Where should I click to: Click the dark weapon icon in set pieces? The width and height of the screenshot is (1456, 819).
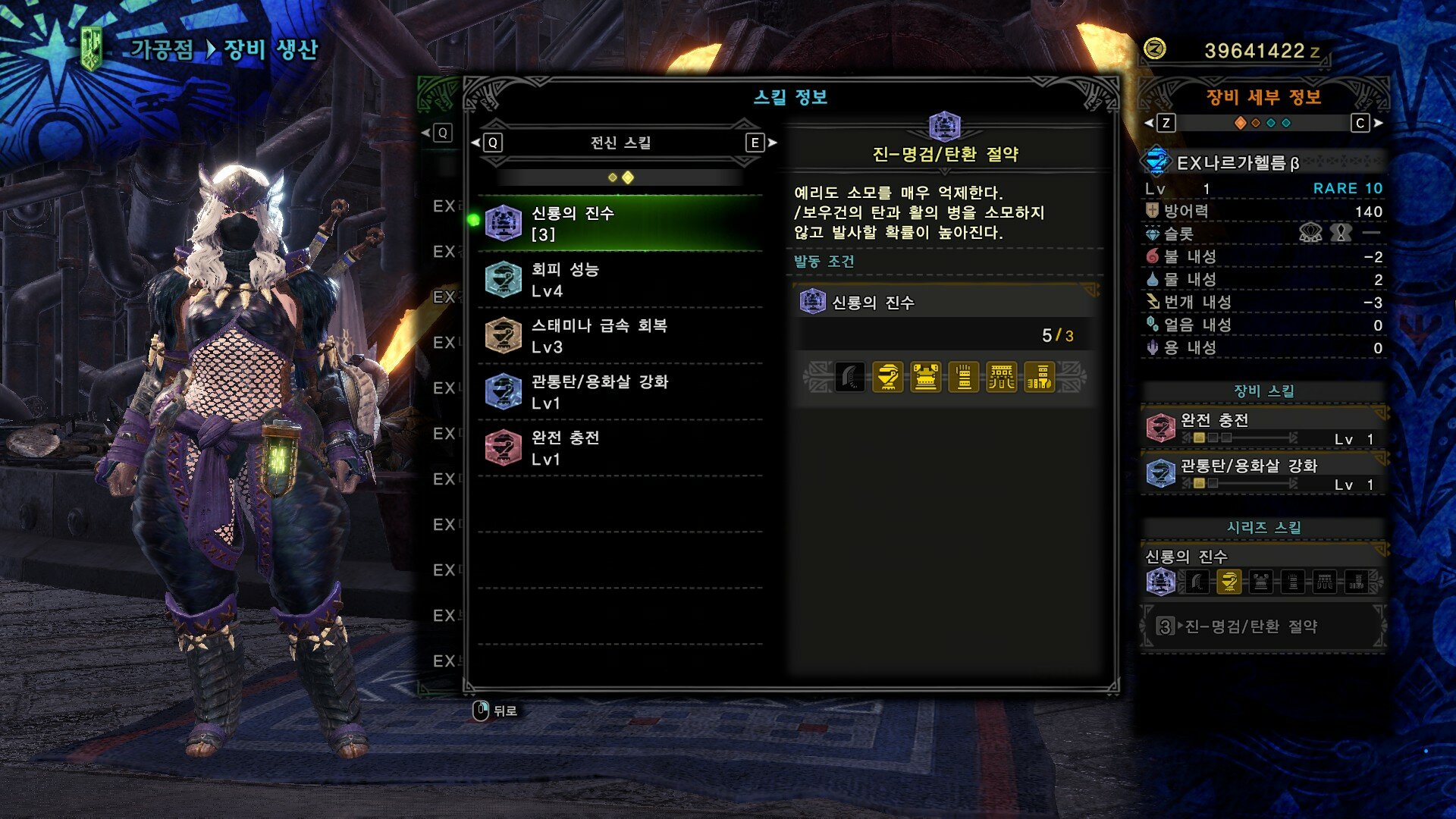[849, 377]
